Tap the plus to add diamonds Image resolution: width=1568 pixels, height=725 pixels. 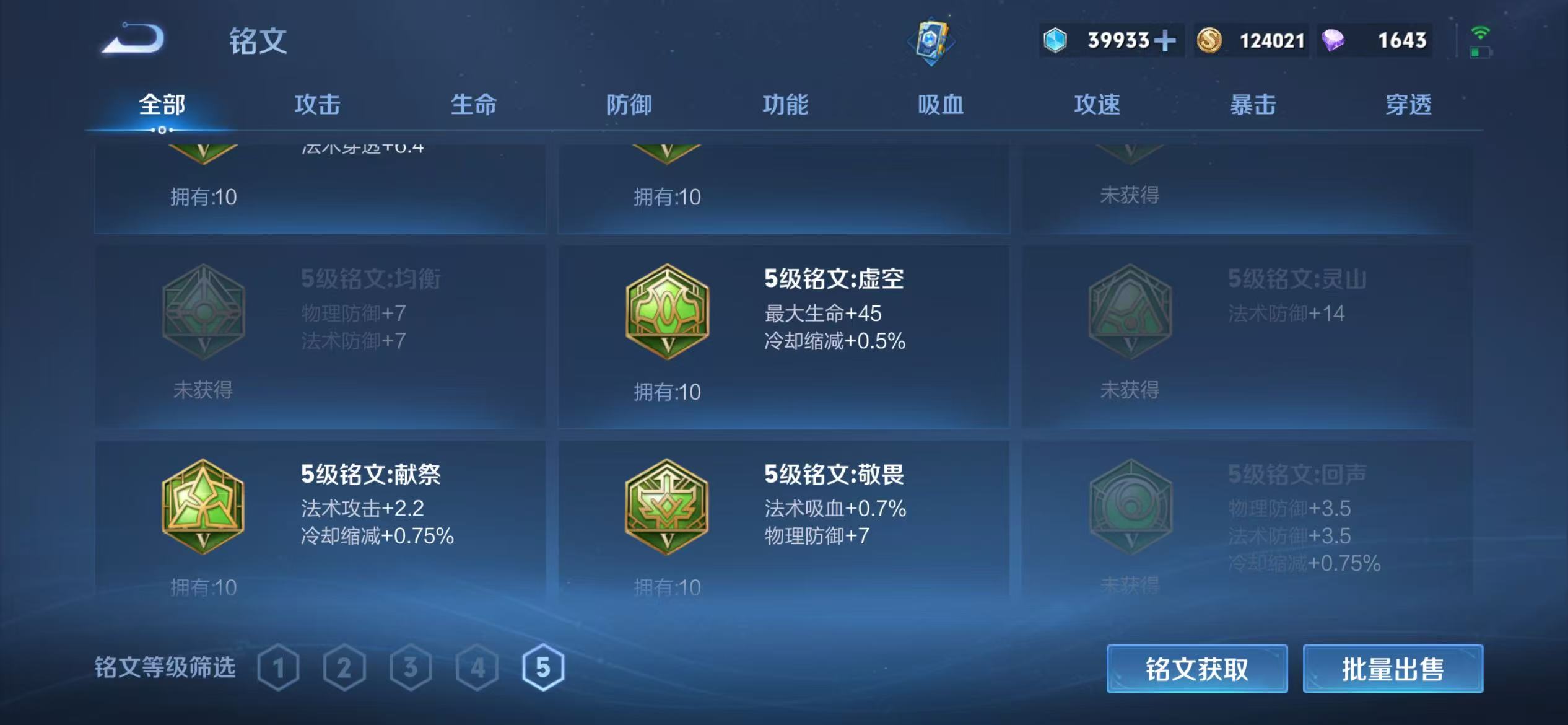click(x=1164, y=40)
